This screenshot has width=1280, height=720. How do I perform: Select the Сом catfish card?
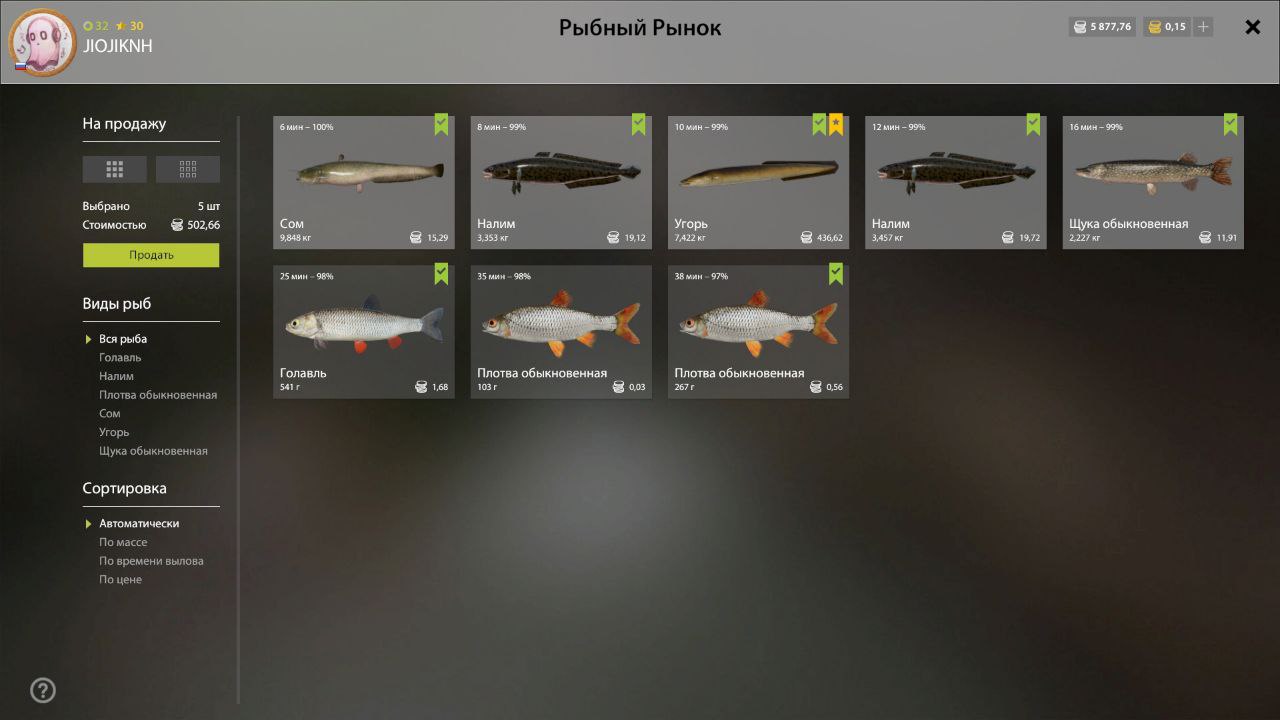tap(363, 182)
